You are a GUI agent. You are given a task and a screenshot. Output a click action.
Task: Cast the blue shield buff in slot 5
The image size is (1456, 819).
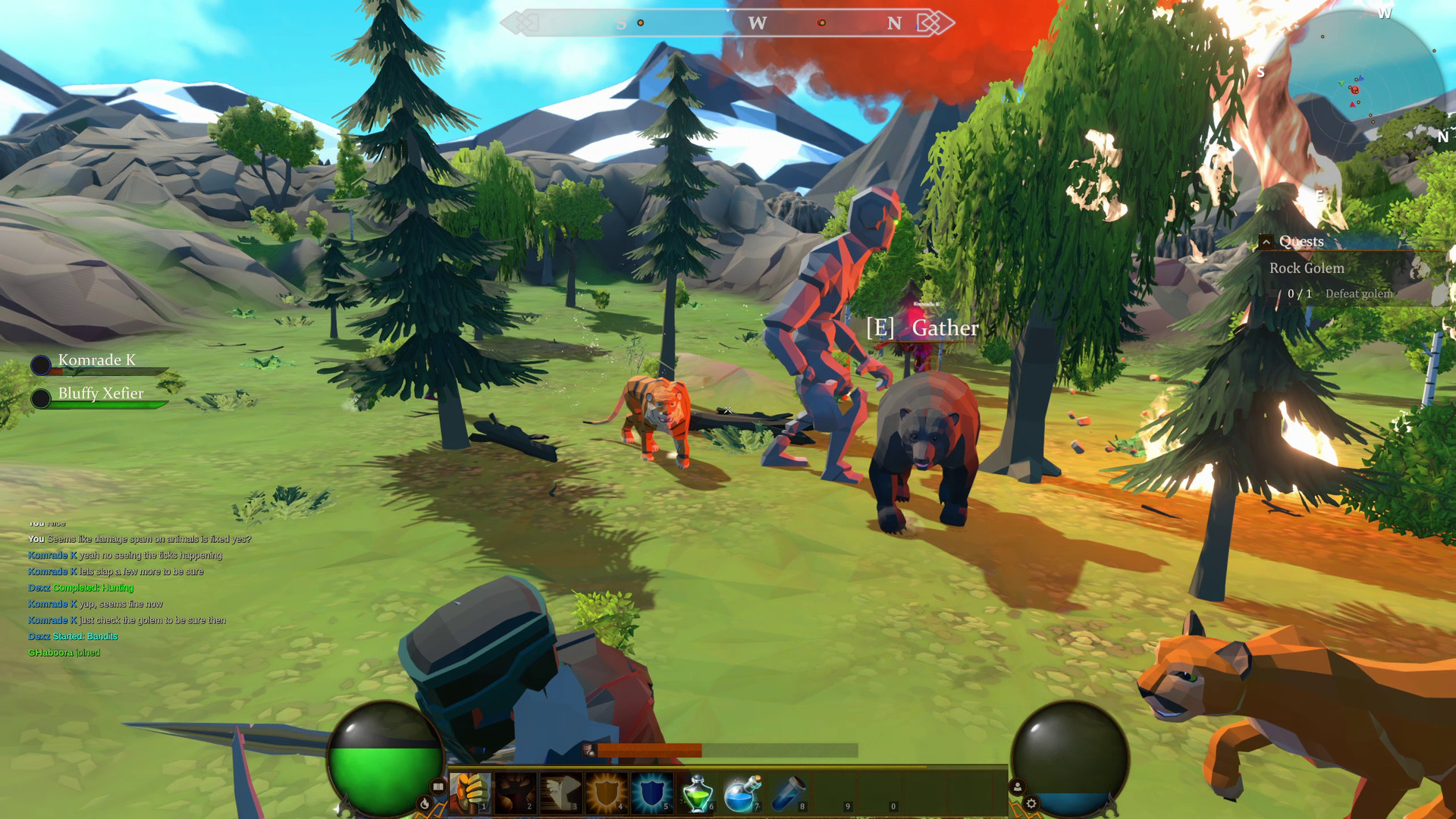coord(651,792)
